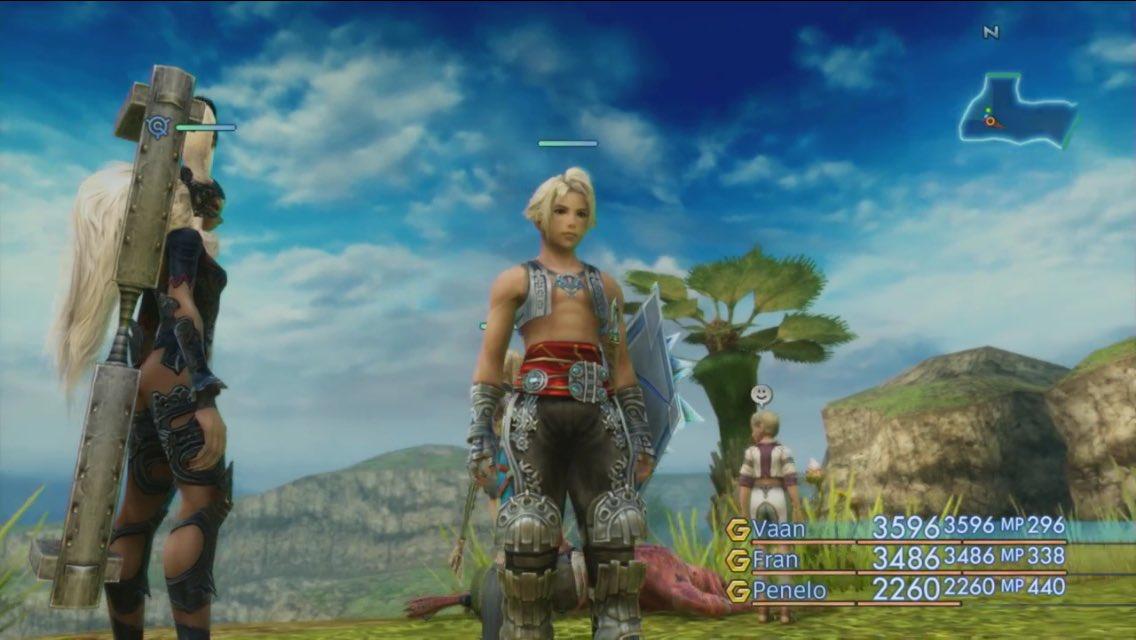Select Fran in the party list
This screenshot has height=640, width=1136.
click(774, 559)
